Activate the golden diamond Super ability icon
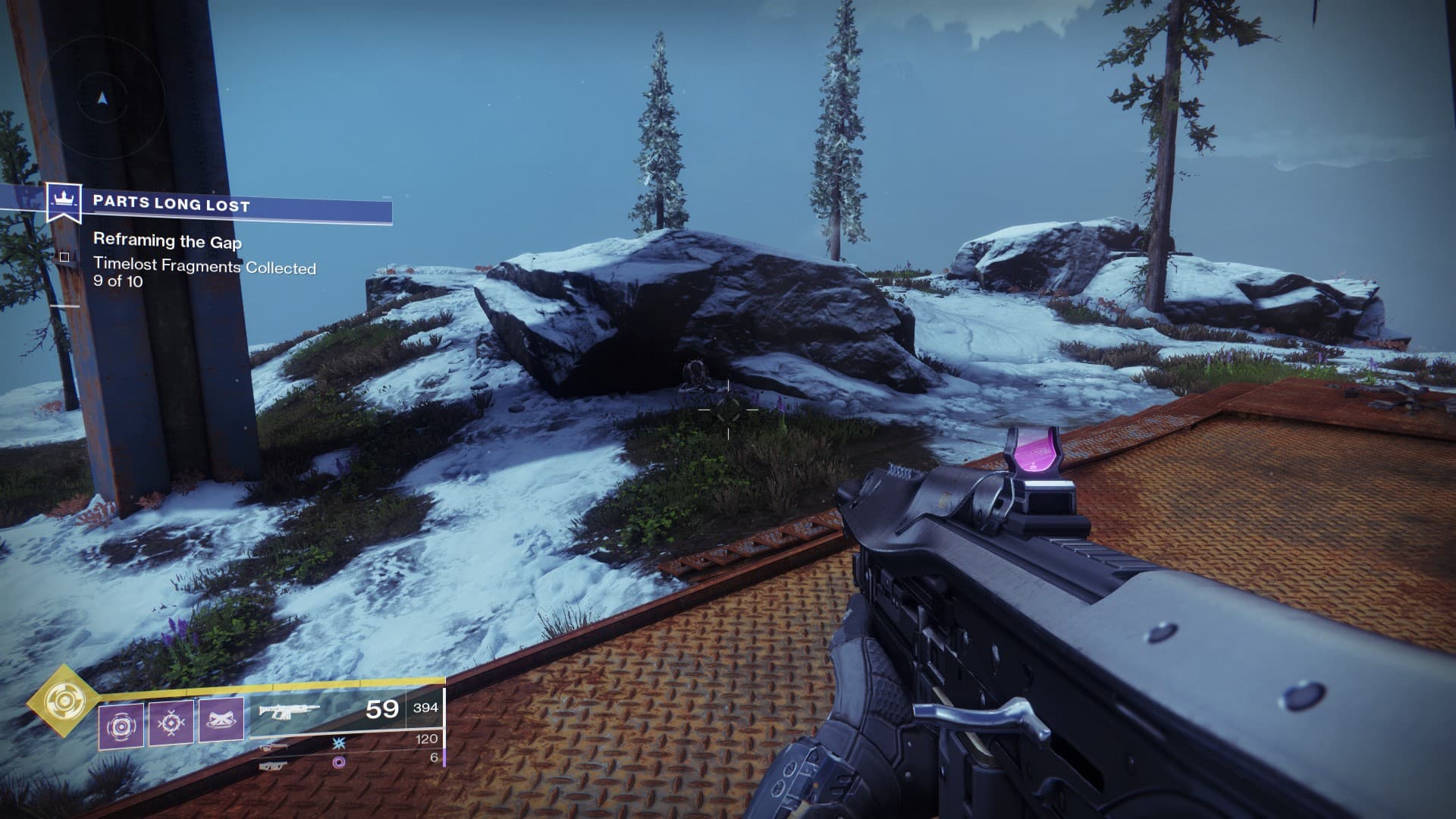 tap(62, 701)
